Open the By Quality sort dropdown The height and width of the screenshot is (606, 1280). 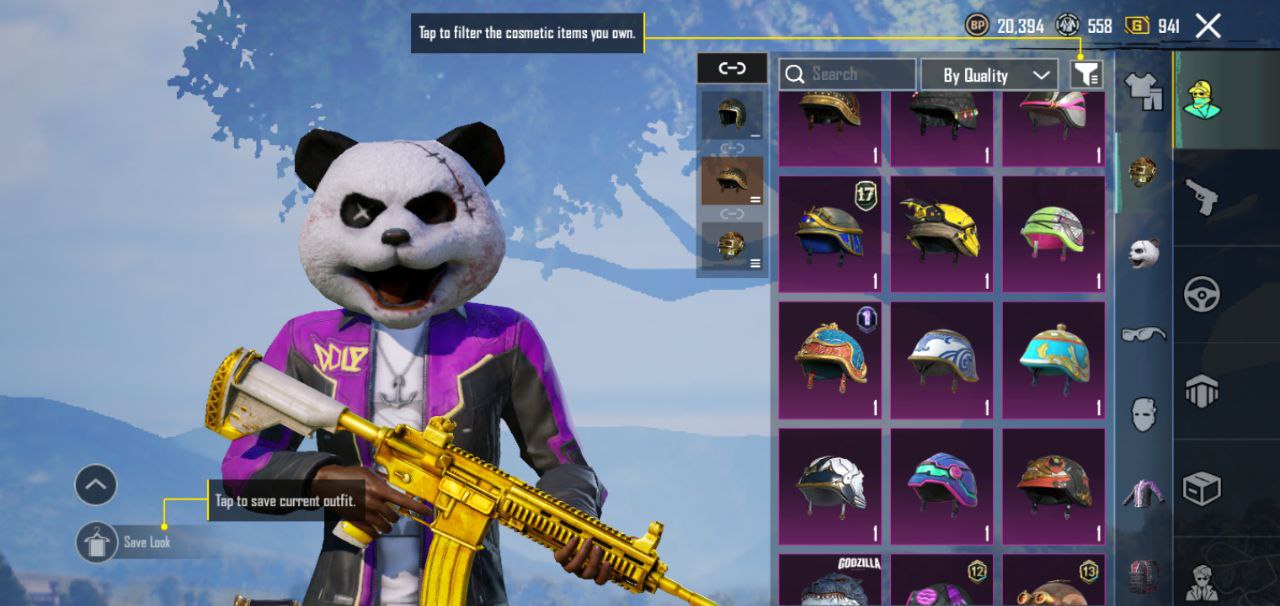pos(988,75)
